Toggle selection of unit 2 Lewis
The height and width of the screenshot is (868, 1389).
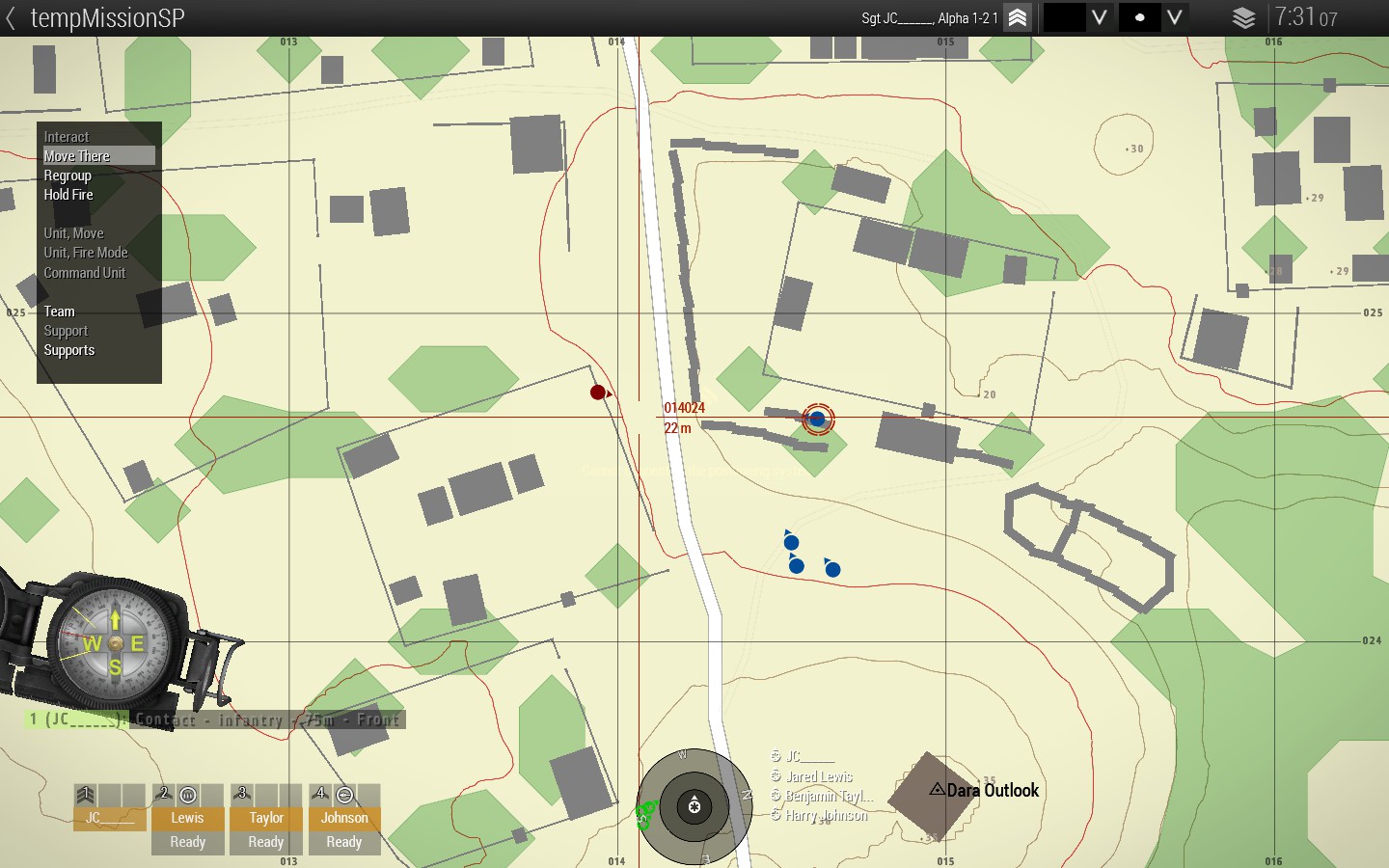click(186, 818)
